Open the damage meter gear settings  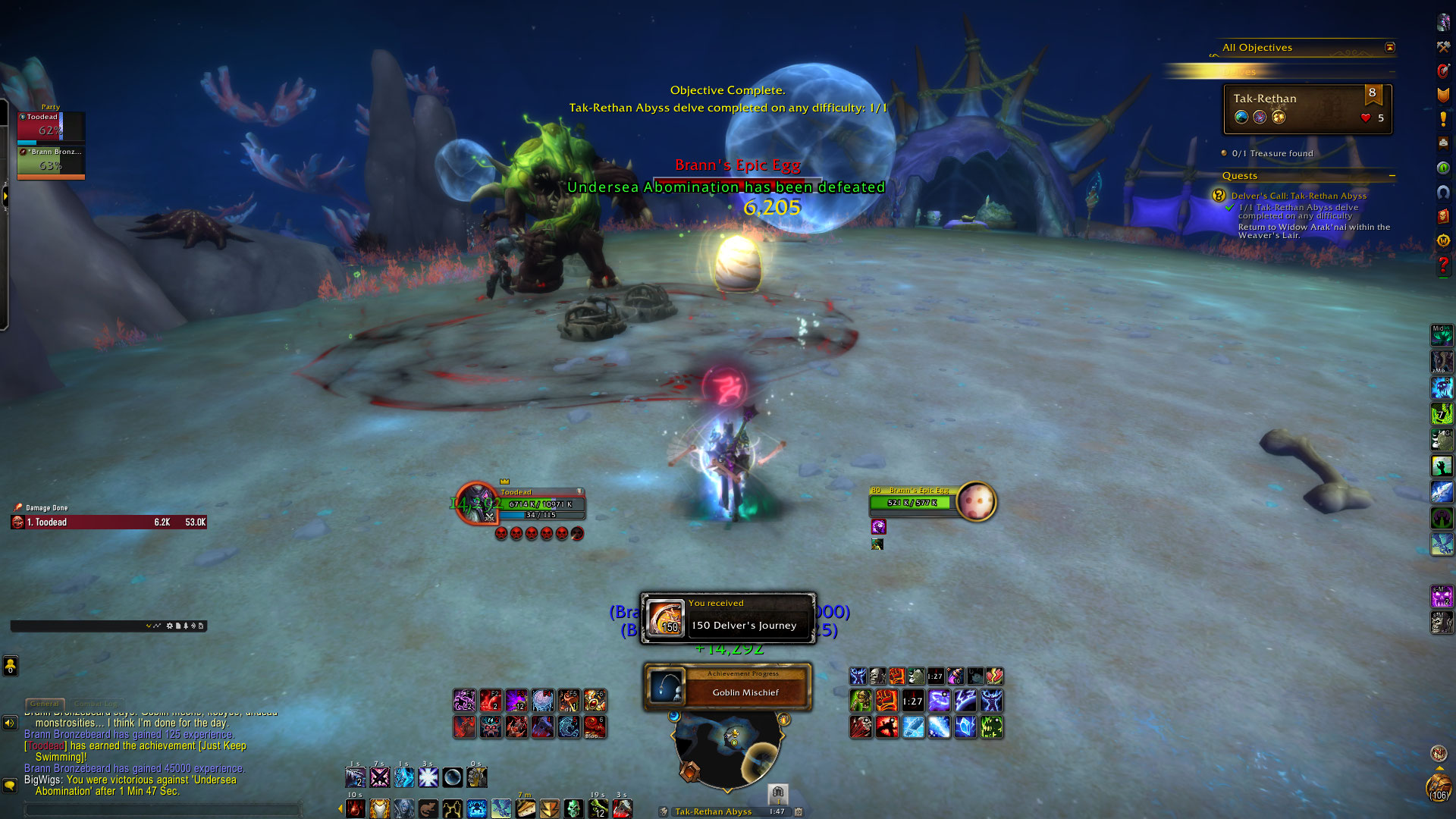click(169, 626)
